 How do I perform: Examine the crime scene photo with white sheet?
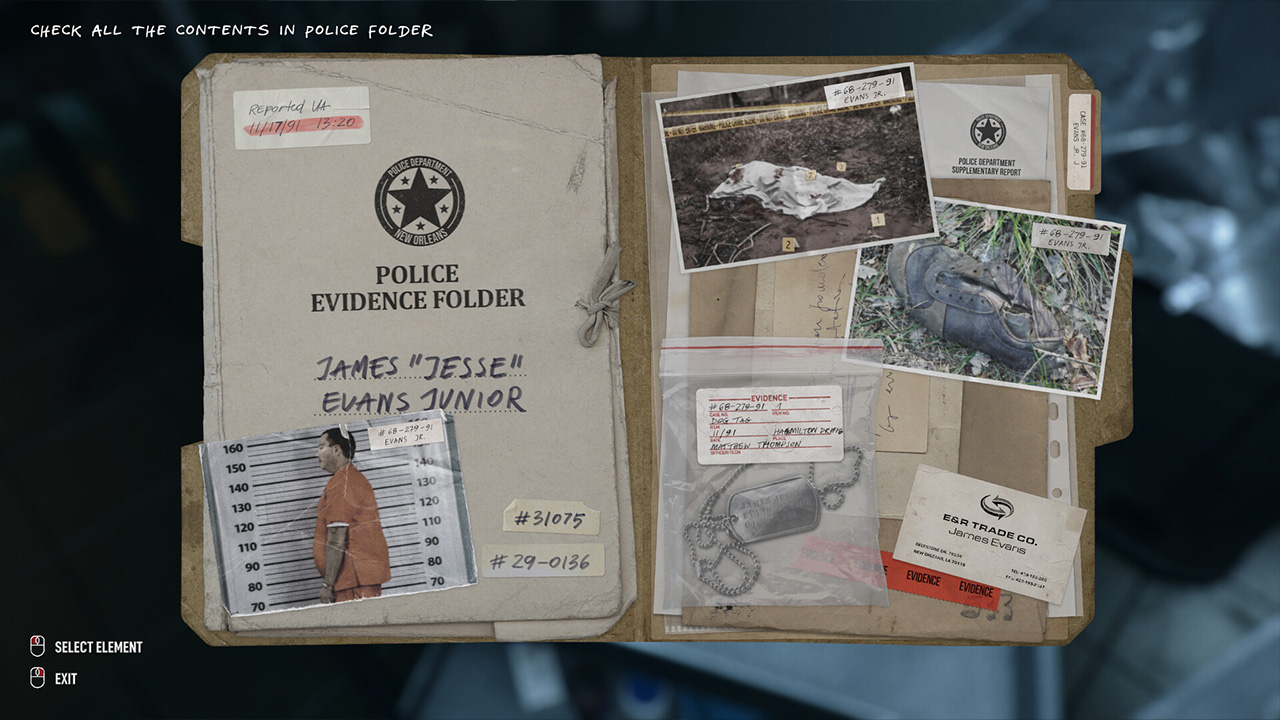click(x=795, y=170)
